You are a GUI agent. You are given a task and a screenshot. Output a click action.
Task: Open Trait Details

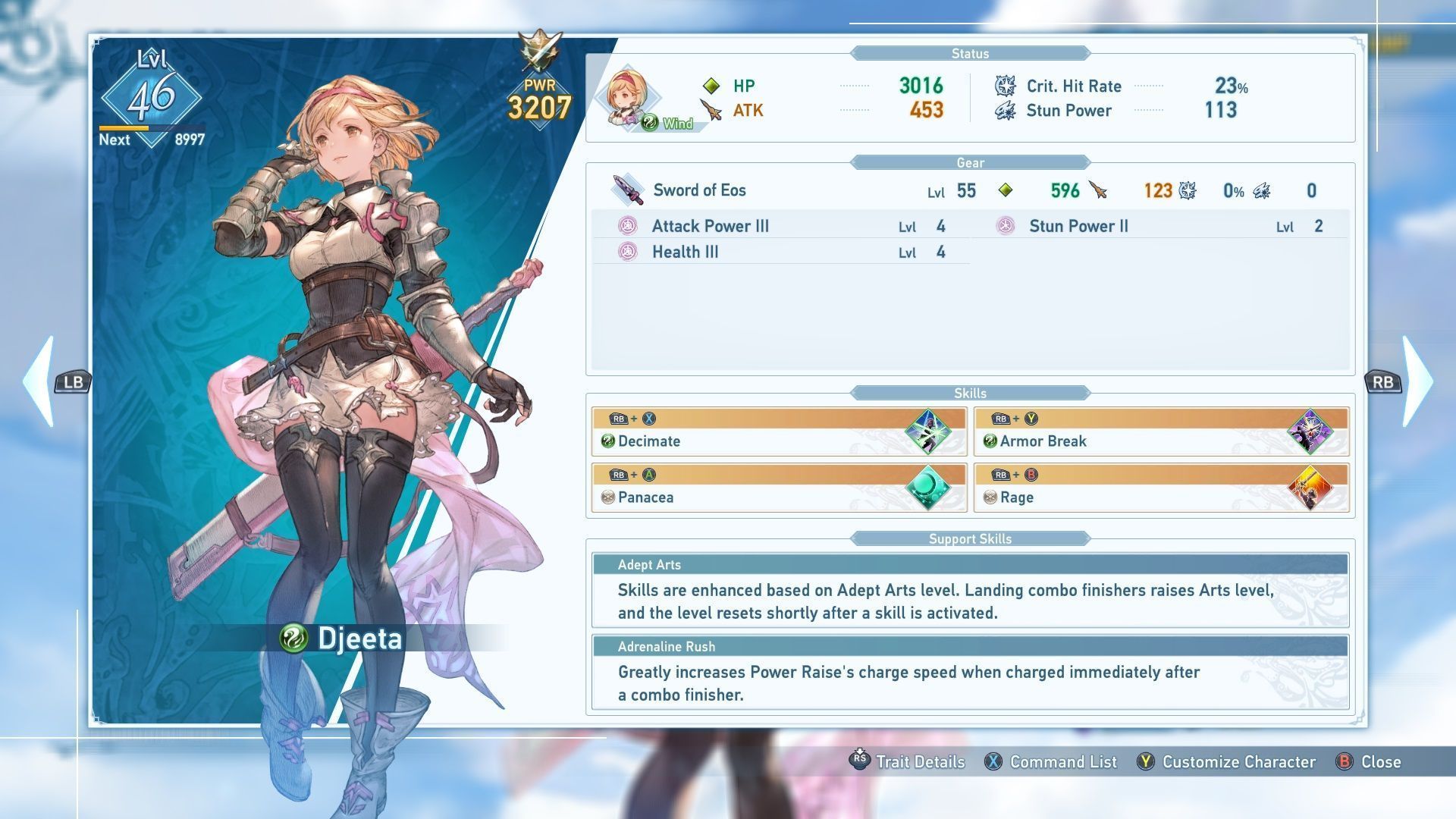908,761
